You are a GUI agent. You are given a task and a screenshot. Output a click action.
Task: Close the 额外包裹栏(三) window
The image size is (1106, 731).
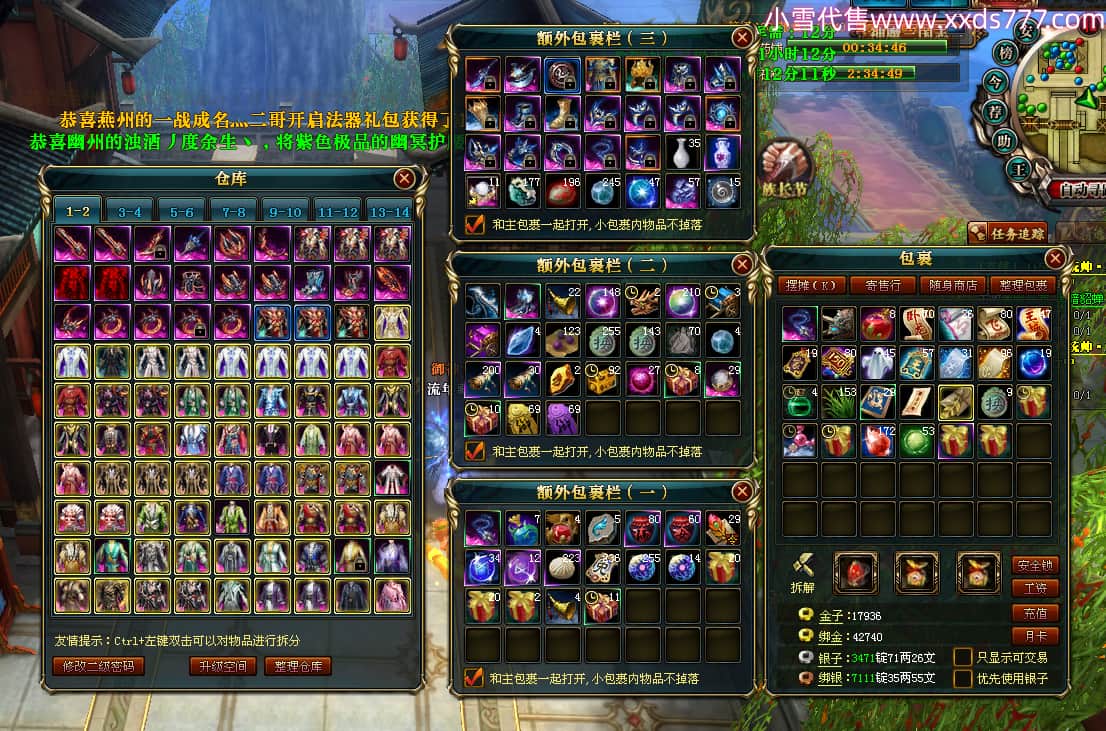[x=742, y=38]
